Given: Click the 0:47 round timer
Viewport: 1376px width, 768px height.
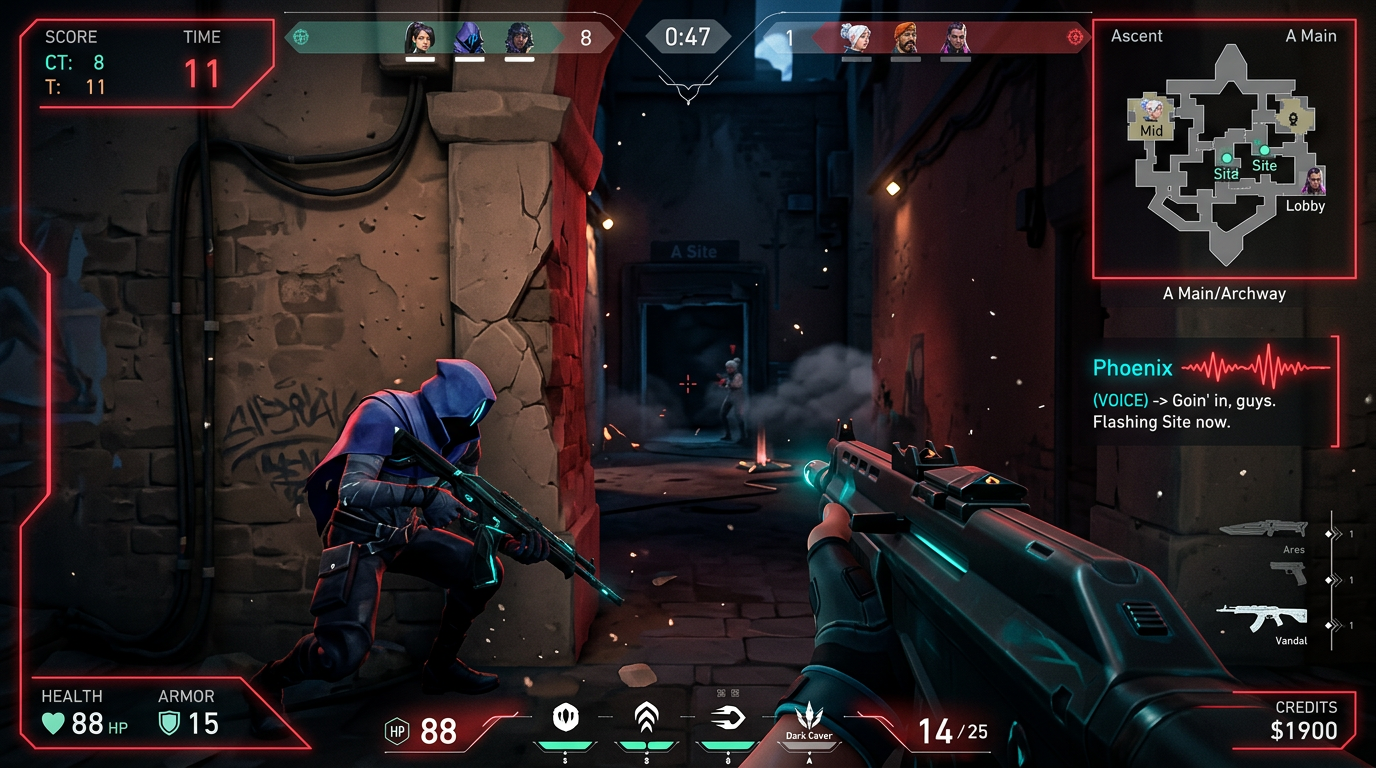Looking at the screenshot, I should point(687,36).
